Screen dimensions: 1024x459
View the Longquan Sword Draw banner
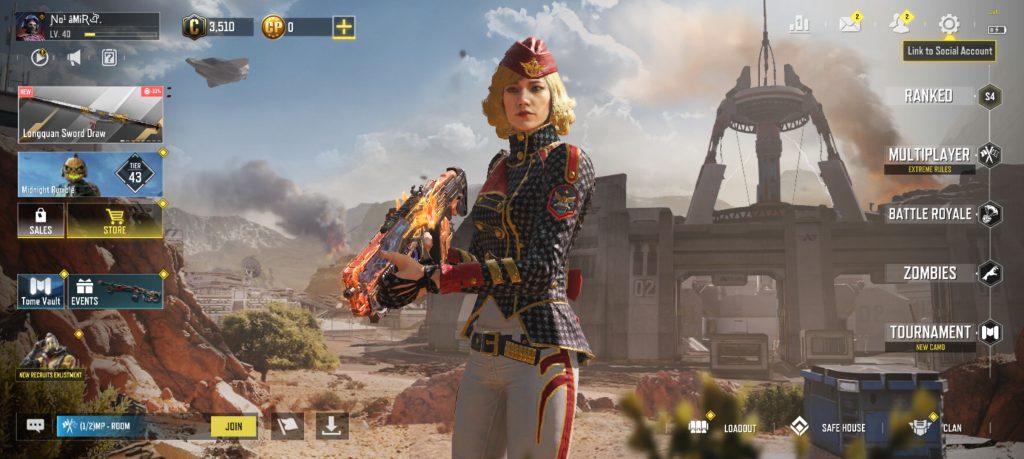click(x=90, y=114)
